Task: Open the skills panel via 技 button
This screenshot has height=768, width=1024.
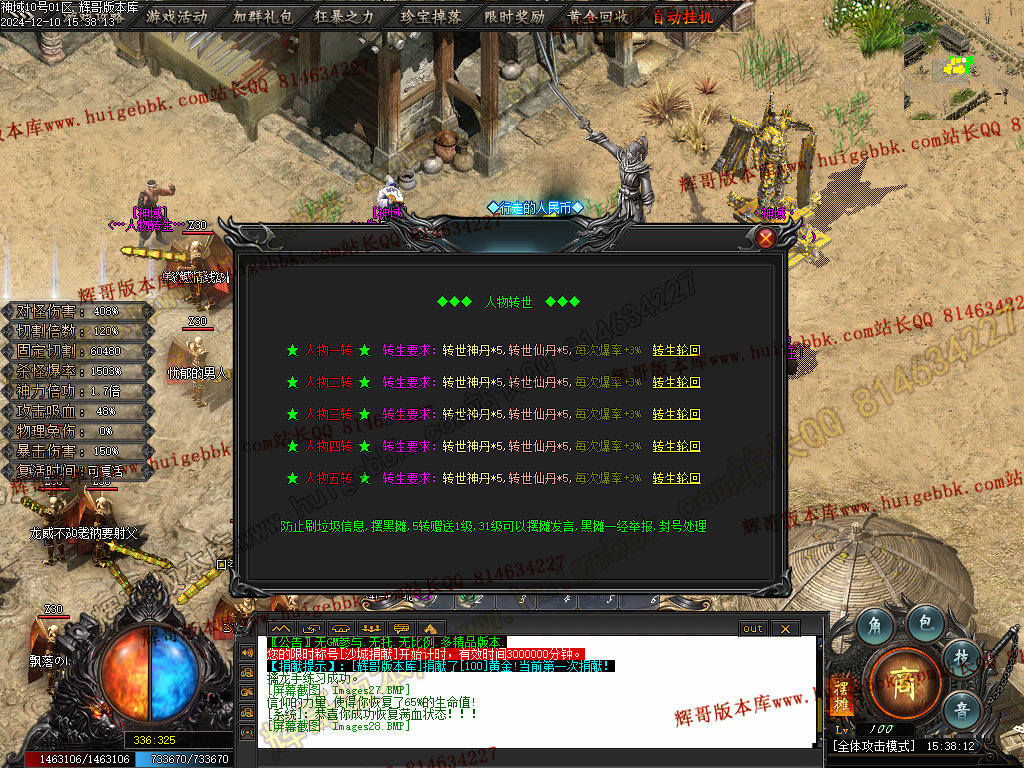Action: (961, 657)
